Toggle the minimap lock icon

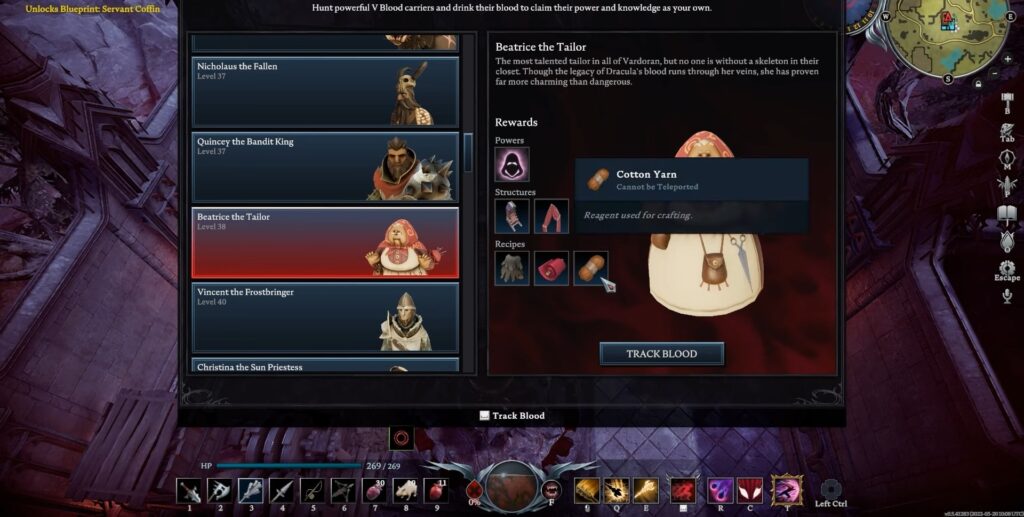pyautogui.click(x=978, y=85)
